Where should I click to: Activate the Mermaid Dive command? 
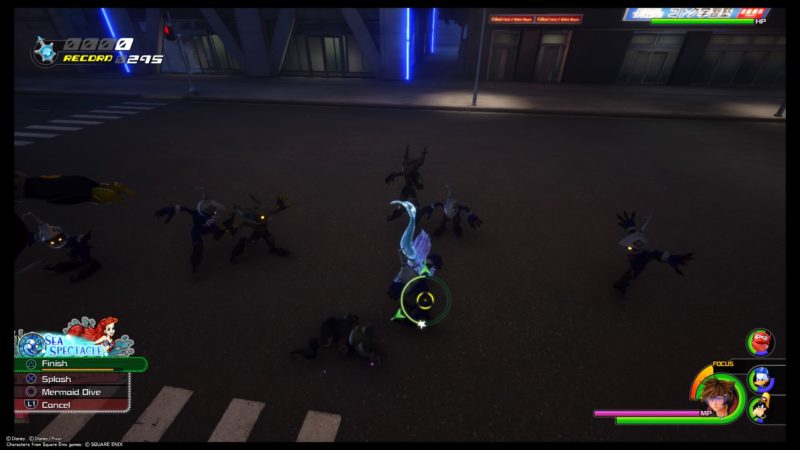point(72,392)
